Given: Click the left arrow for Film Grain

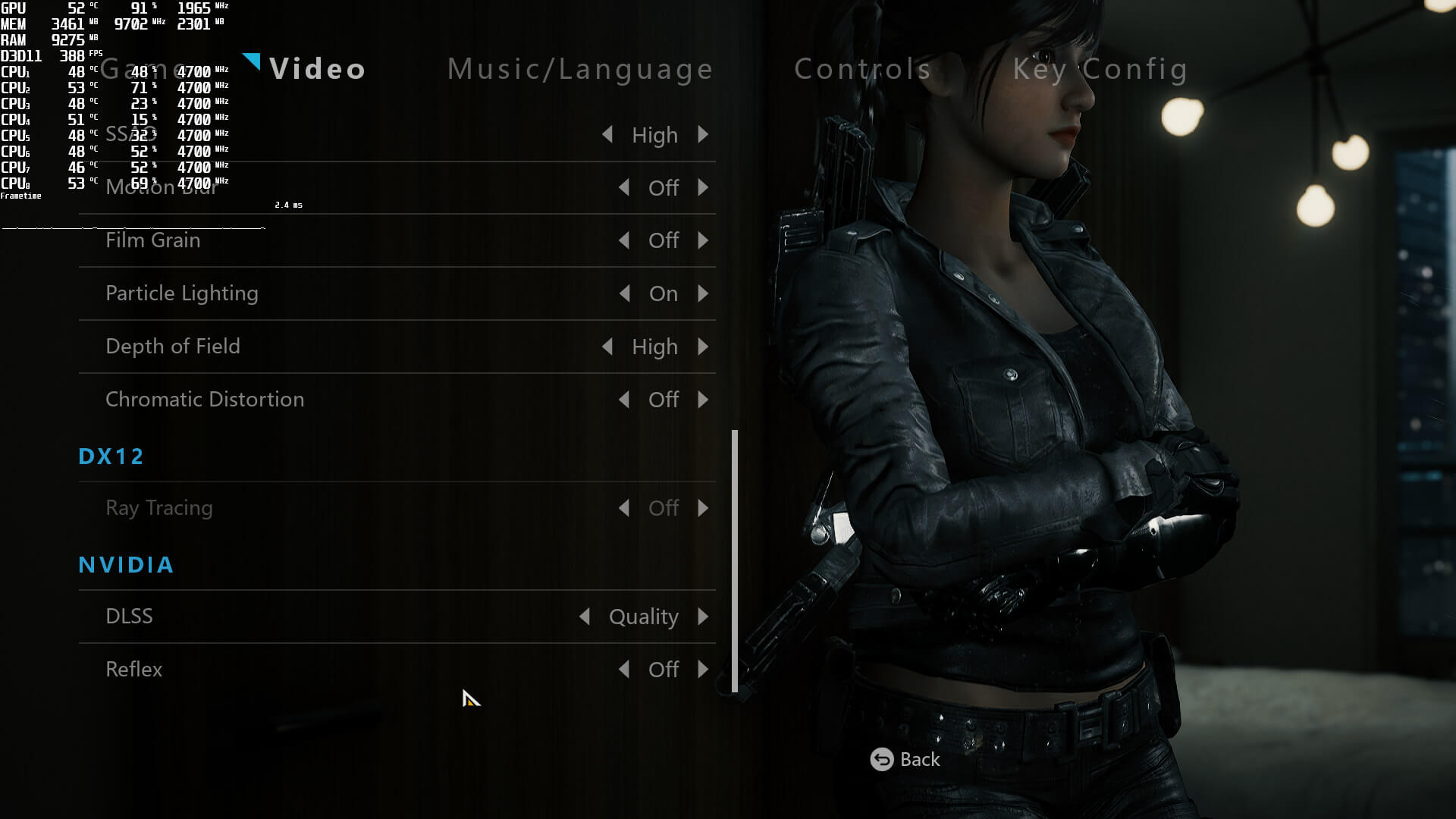Looking at the screenshot, I should 624,240.
